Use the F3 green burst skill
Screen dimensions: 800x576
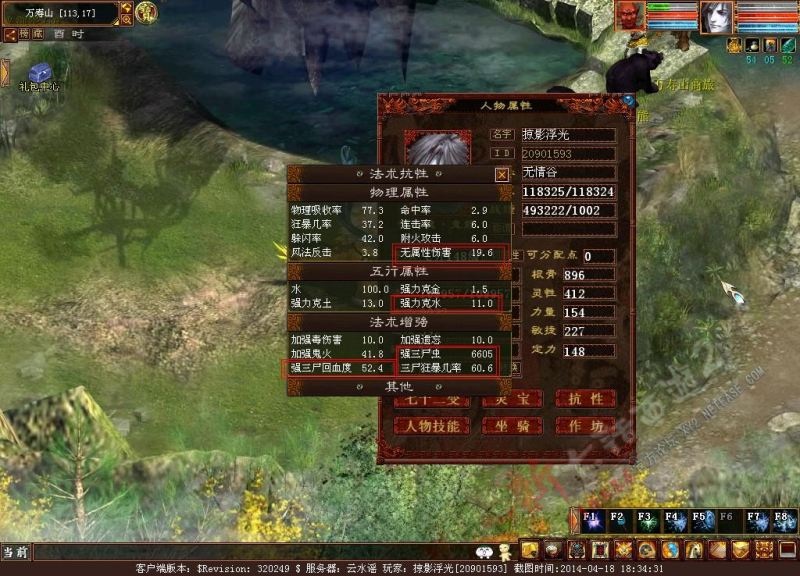point(645,521)
